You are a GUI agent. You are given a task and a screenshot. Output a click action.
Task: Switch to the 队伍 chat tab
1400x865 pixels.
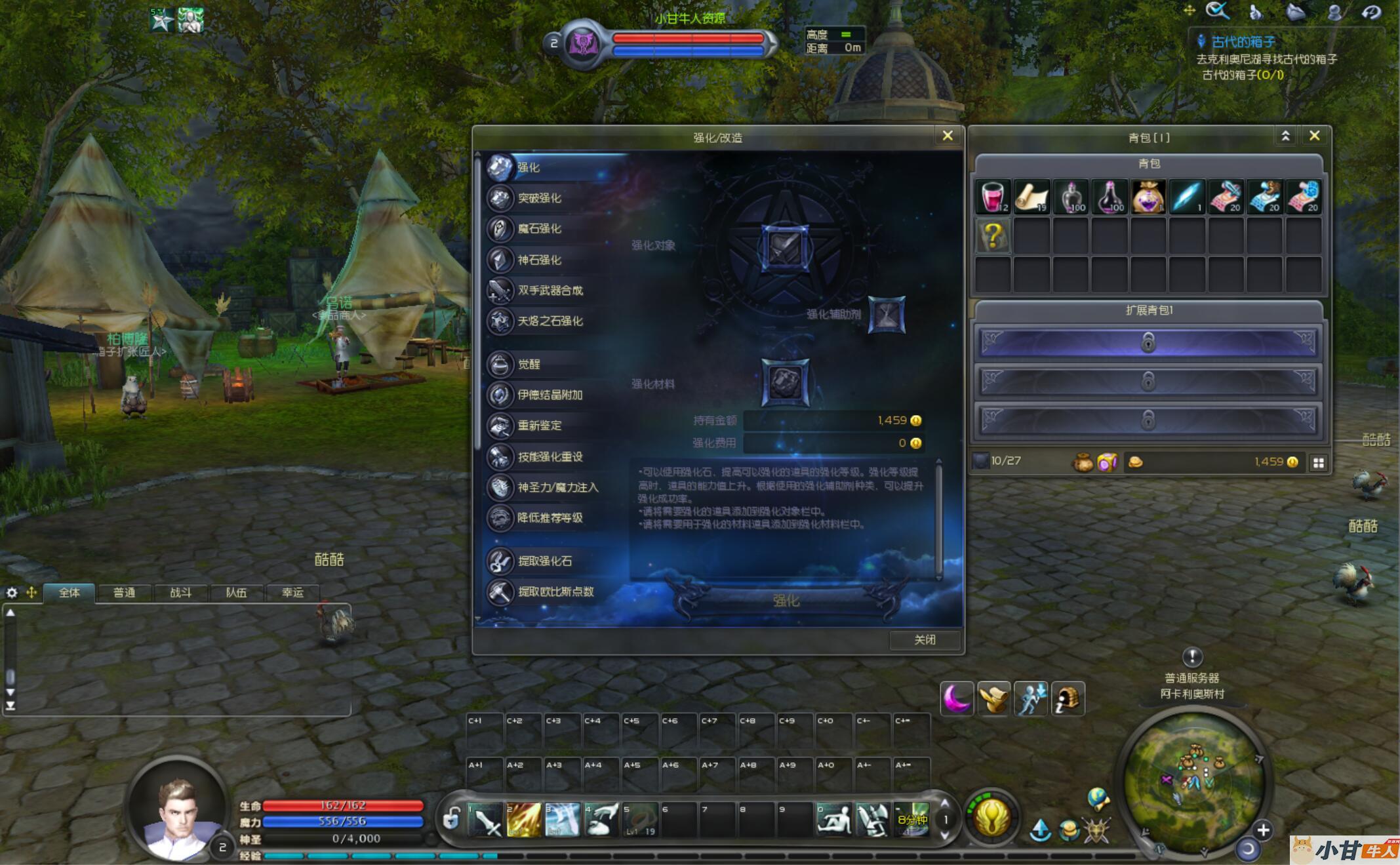[236, 593]
